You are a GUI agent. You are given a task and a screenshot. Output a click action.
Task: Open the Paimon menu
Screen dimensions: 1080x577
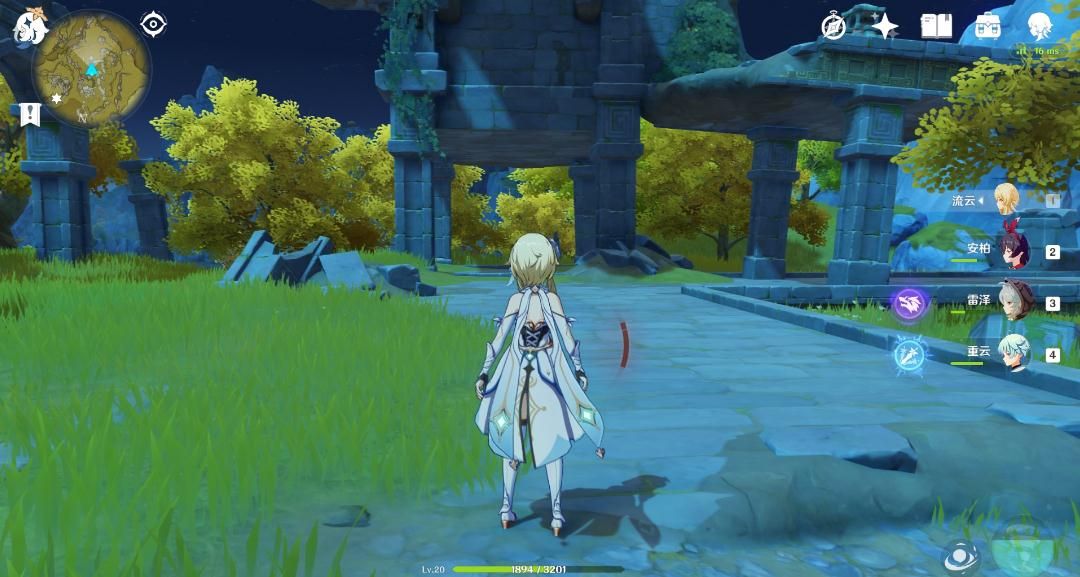tap(29, 27)
